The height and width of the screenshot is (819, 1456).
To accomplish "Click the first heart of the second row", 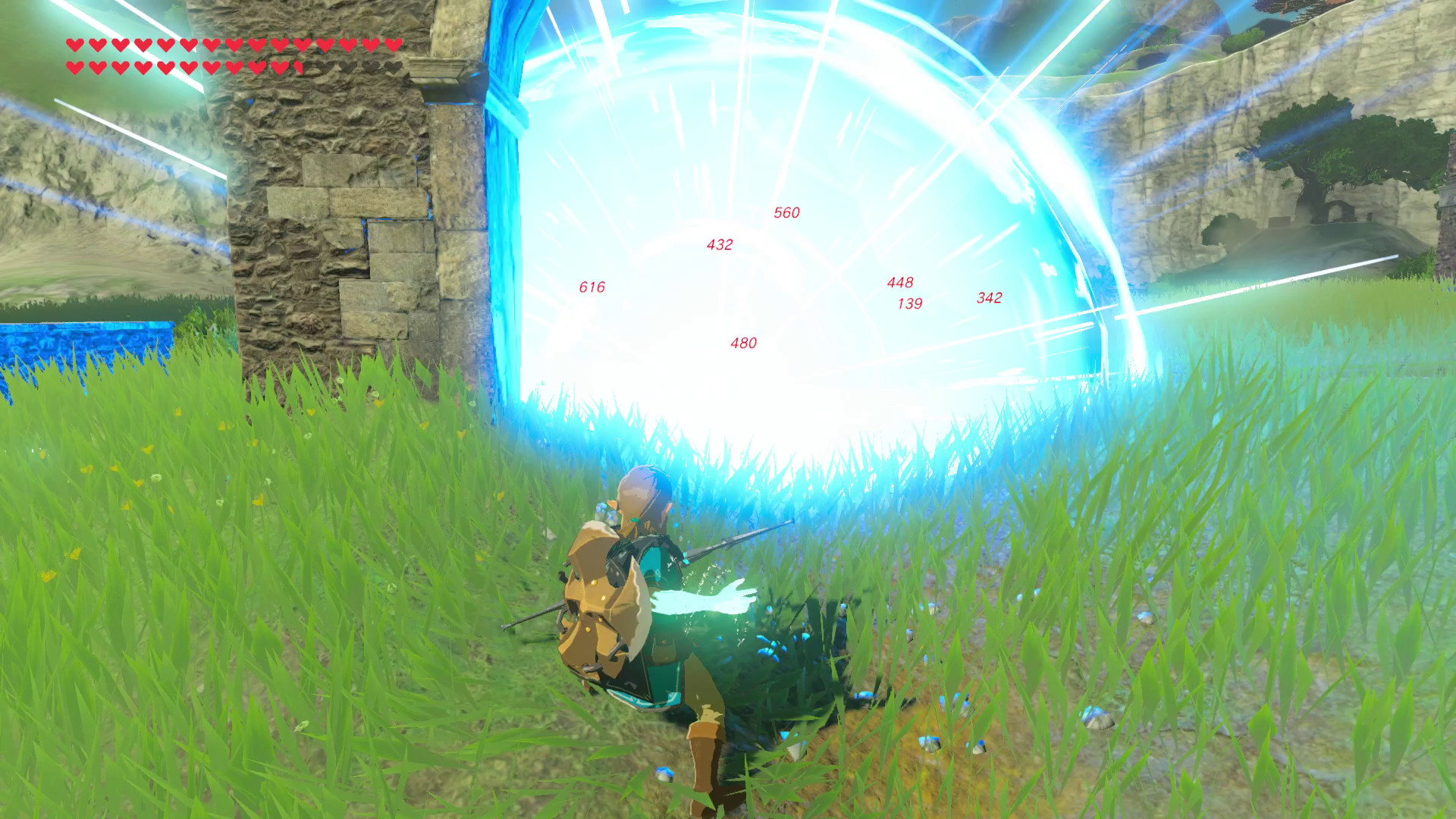I will (x=74, y=66).
